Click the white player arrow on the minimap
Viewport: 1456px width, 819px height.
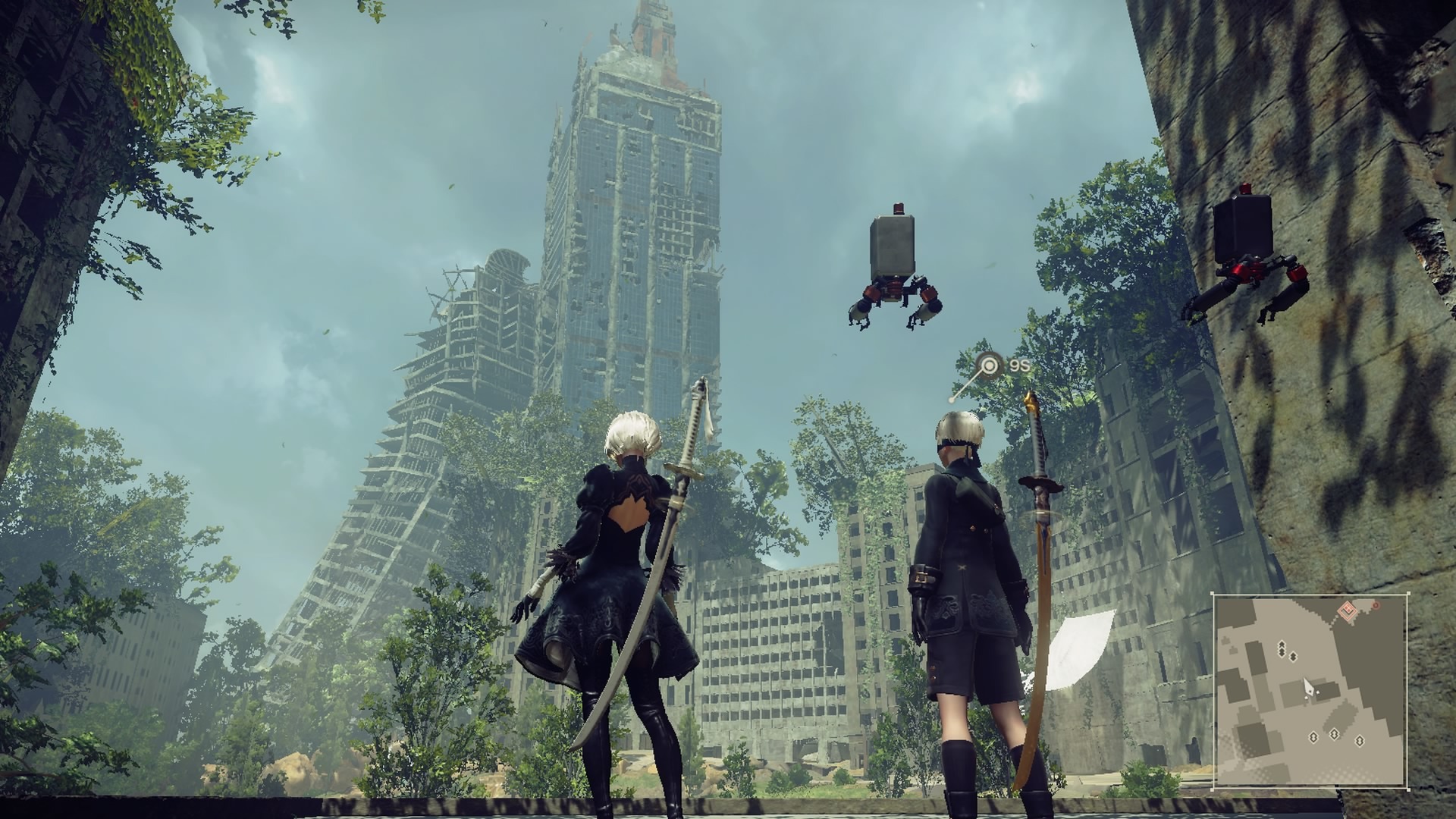tap(1308, 687)
